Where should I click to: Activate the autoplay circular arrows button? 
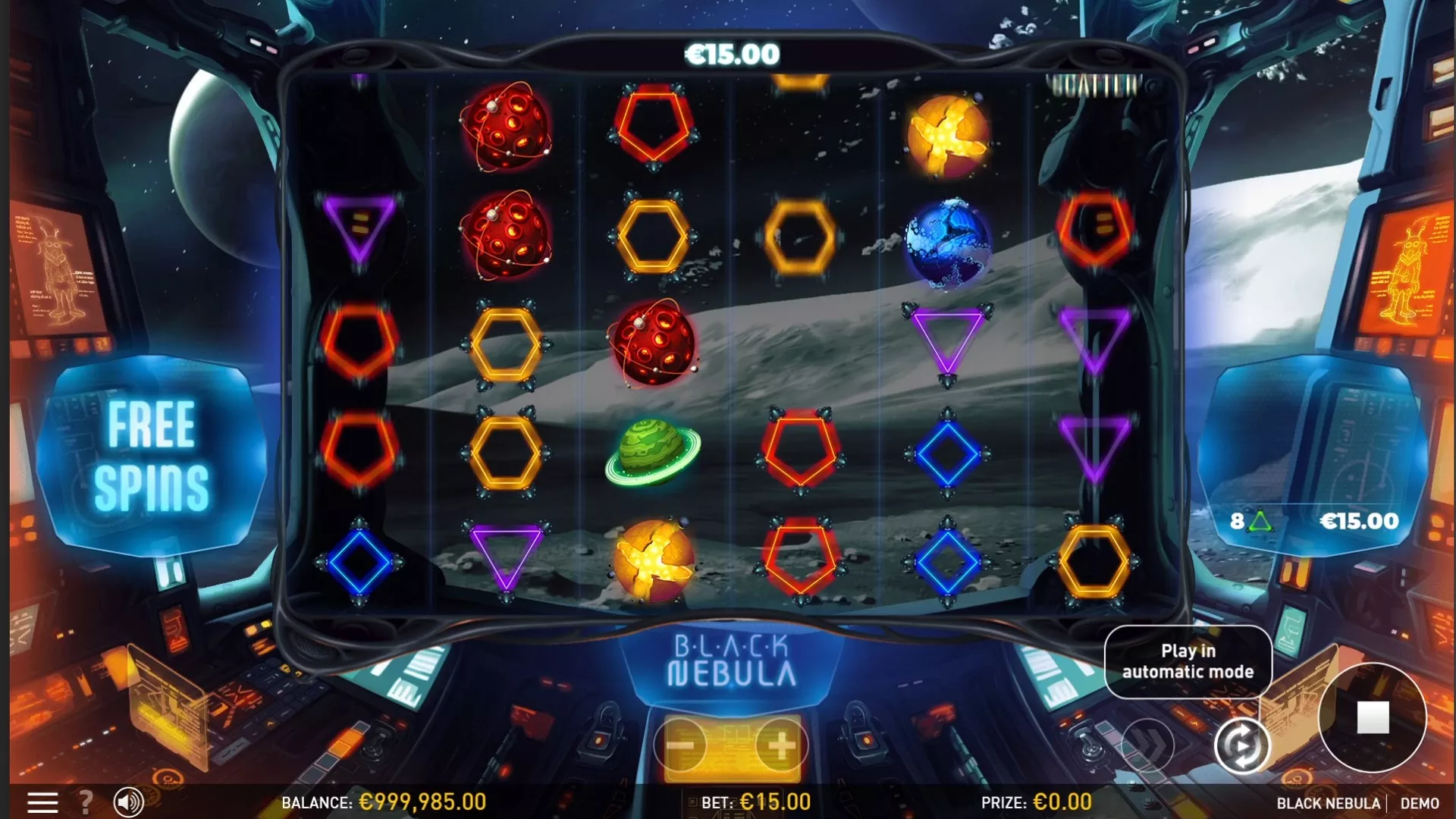(1241, 746)
